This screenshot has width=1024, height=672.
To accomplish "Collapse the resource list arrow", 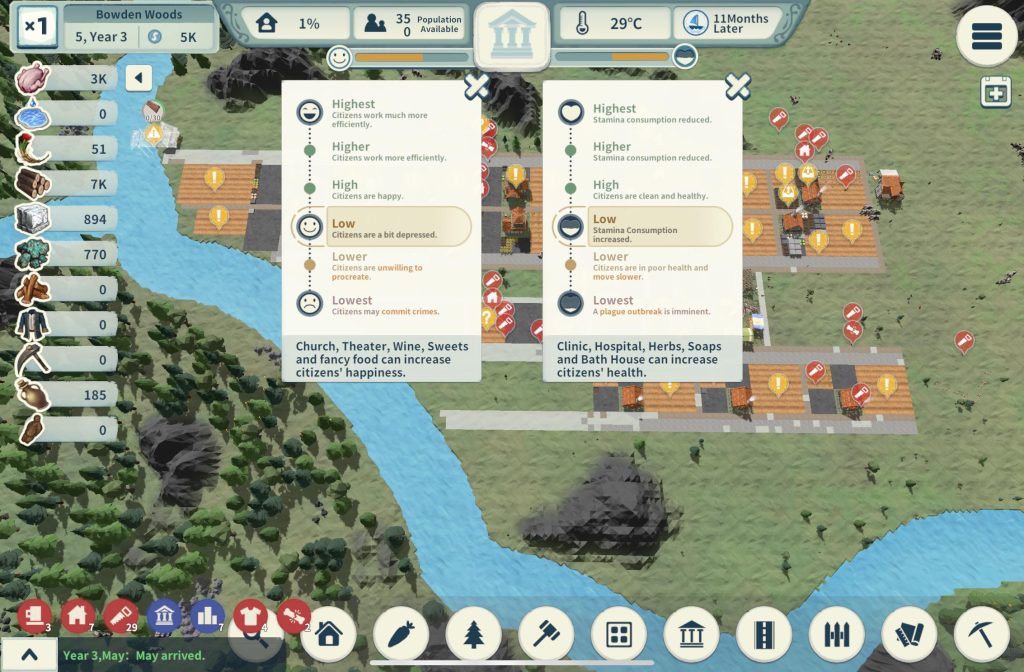I will pyautogui.click(x=139, y=78).
